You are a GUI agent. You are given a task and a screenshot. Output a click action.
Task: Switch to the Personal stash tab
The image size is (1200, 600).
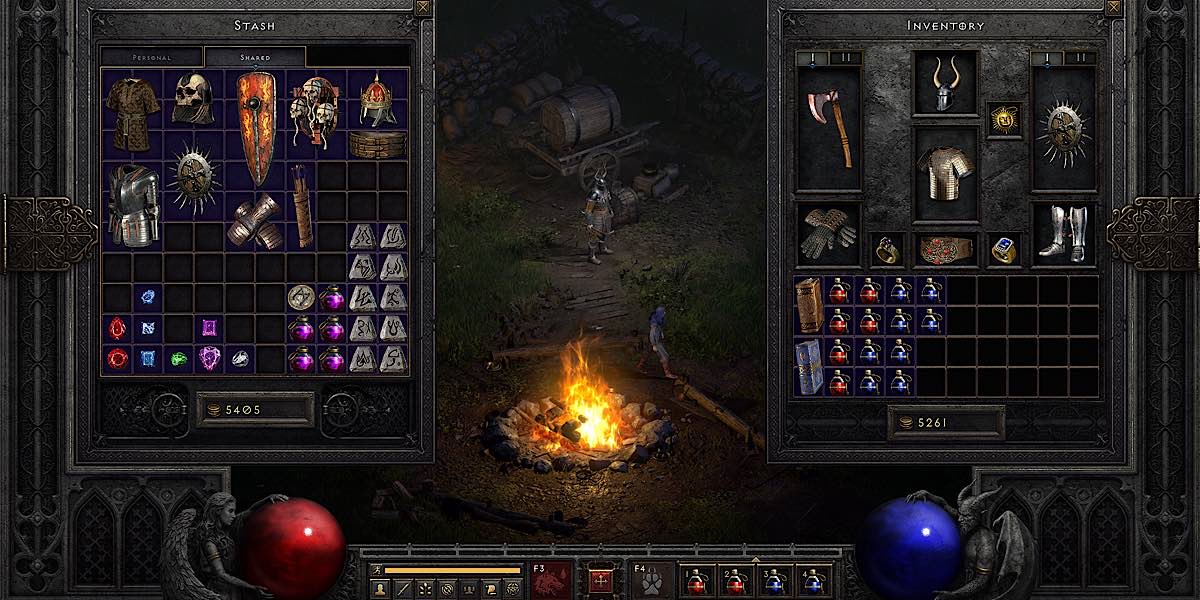(x=152, y=57)
